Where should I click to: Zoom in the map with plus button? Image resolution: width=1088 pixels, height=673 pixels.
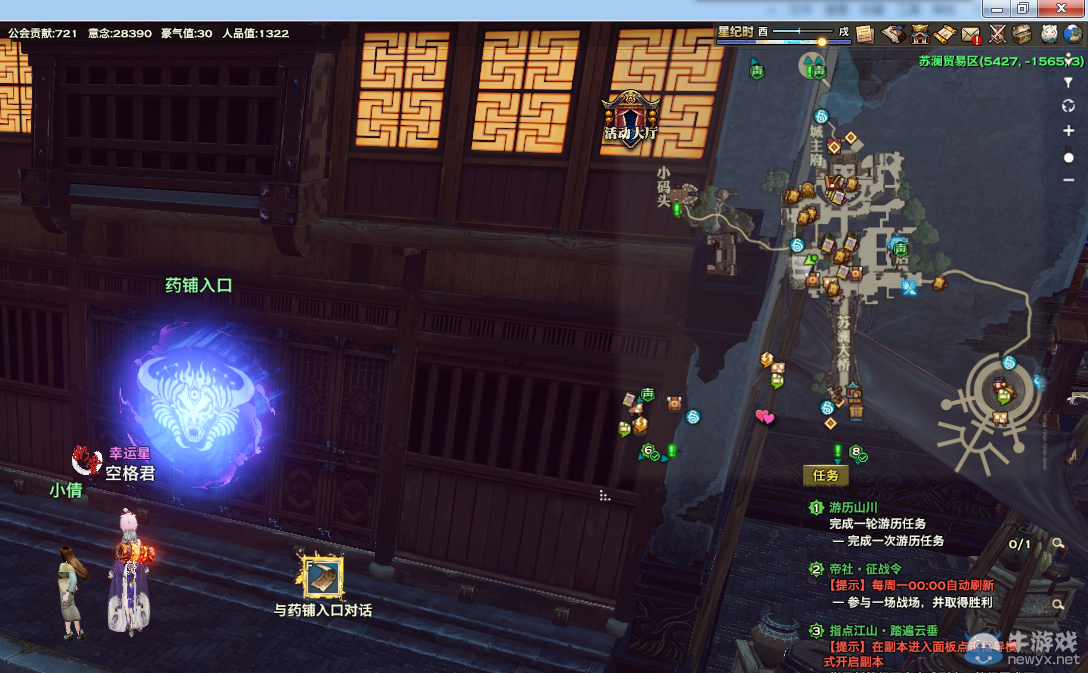coord(1068,131)
